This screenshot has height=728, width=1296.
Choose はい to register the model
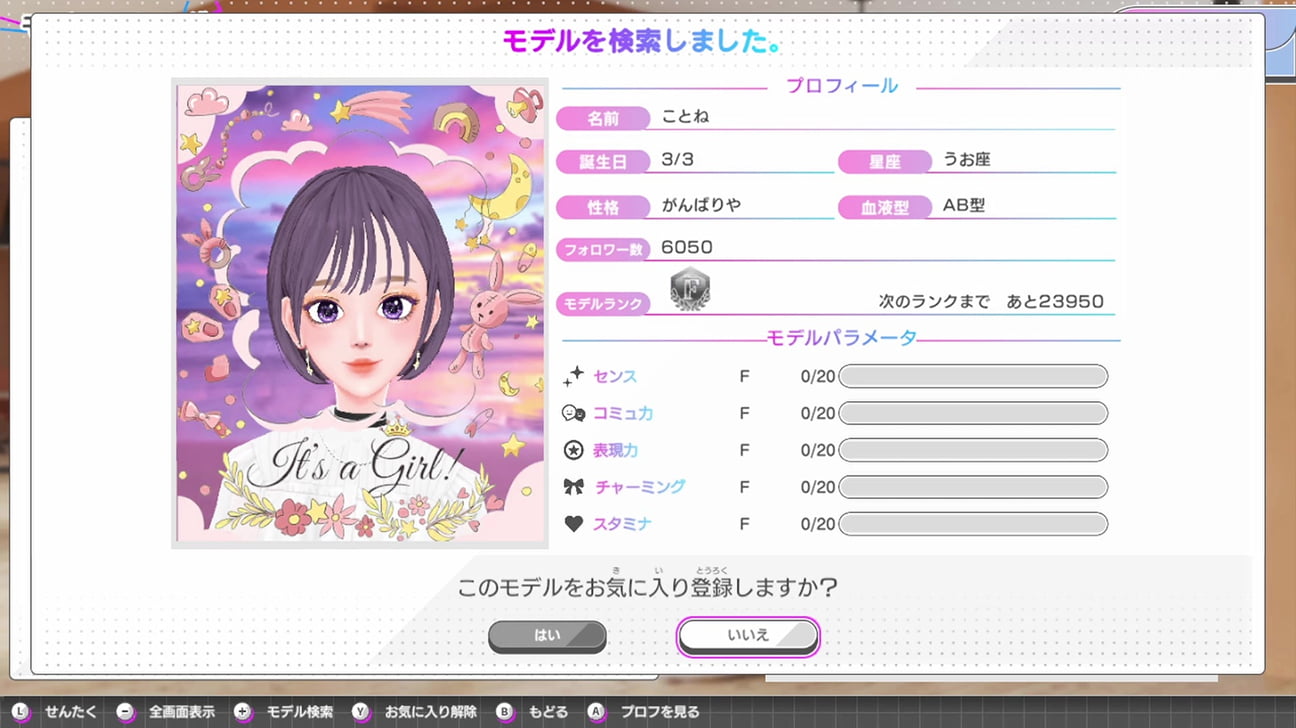pyautogui.click(x=547, y=636)
